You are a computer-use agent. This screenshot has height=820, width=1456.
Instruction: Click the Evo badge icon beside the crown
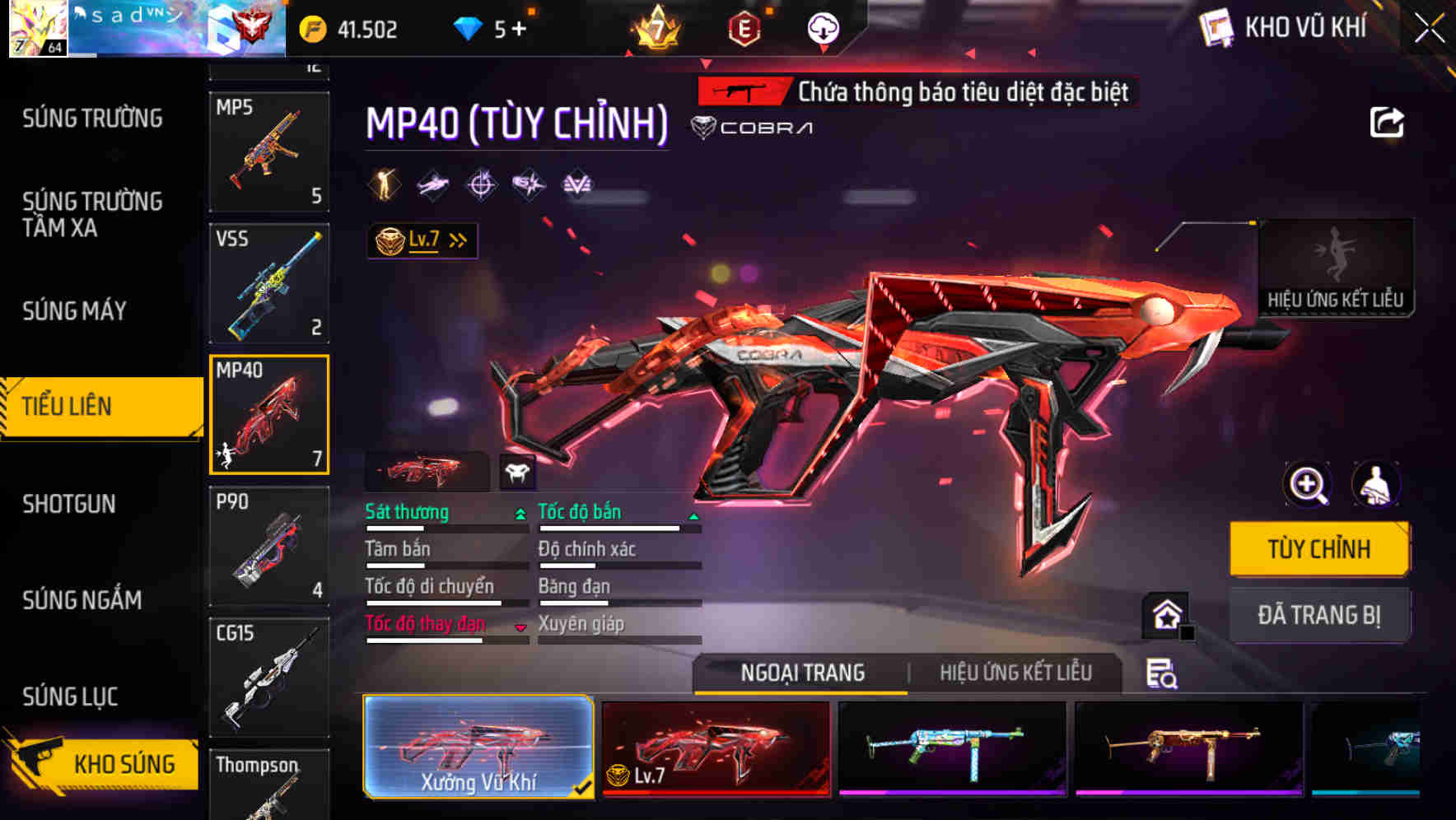click(x=742, y=28)
